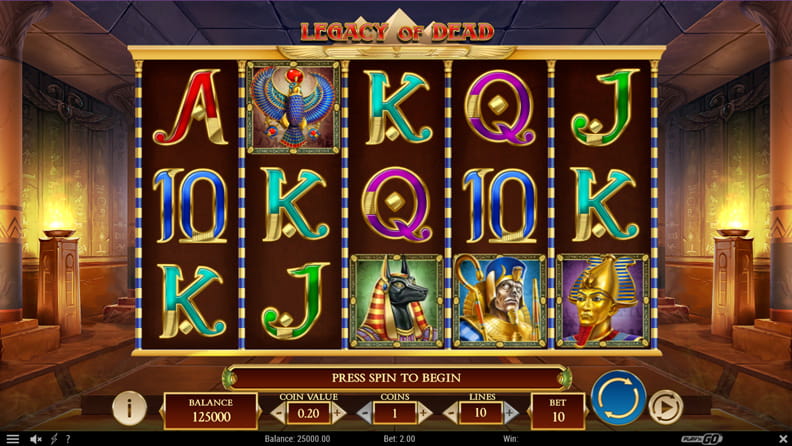Image resolution: width=792 pixels, height=446 pixels.
Task: Lower the number of lines
Action: 458,412
